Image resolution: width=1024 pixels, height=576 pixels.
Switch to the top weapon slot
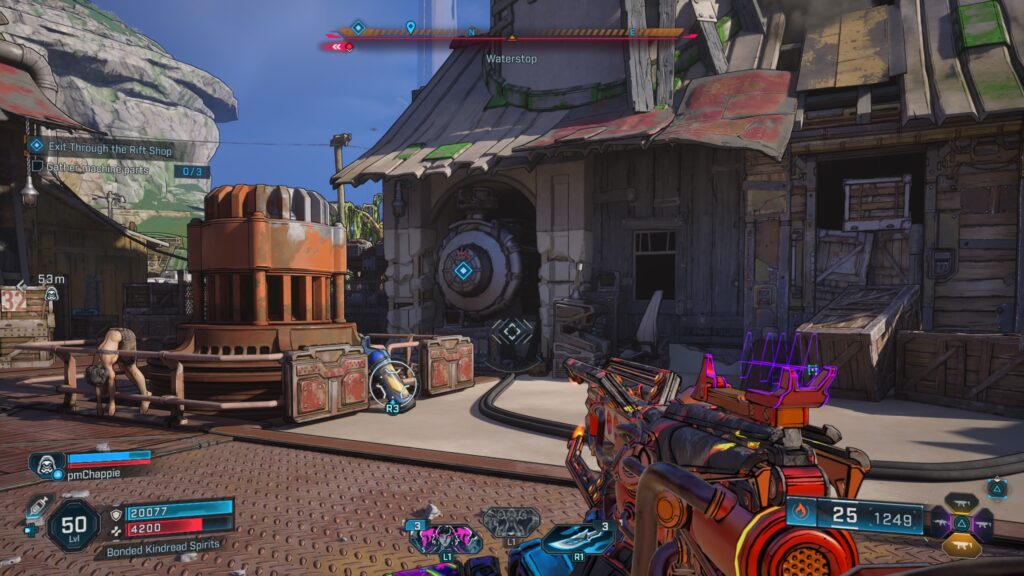coord(961,502)
